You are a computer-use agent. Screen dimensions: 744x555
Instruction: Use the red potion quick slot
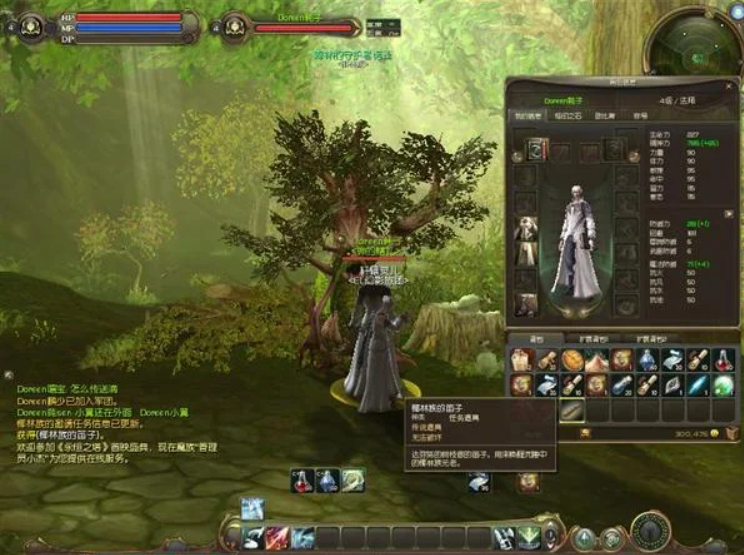303,481
